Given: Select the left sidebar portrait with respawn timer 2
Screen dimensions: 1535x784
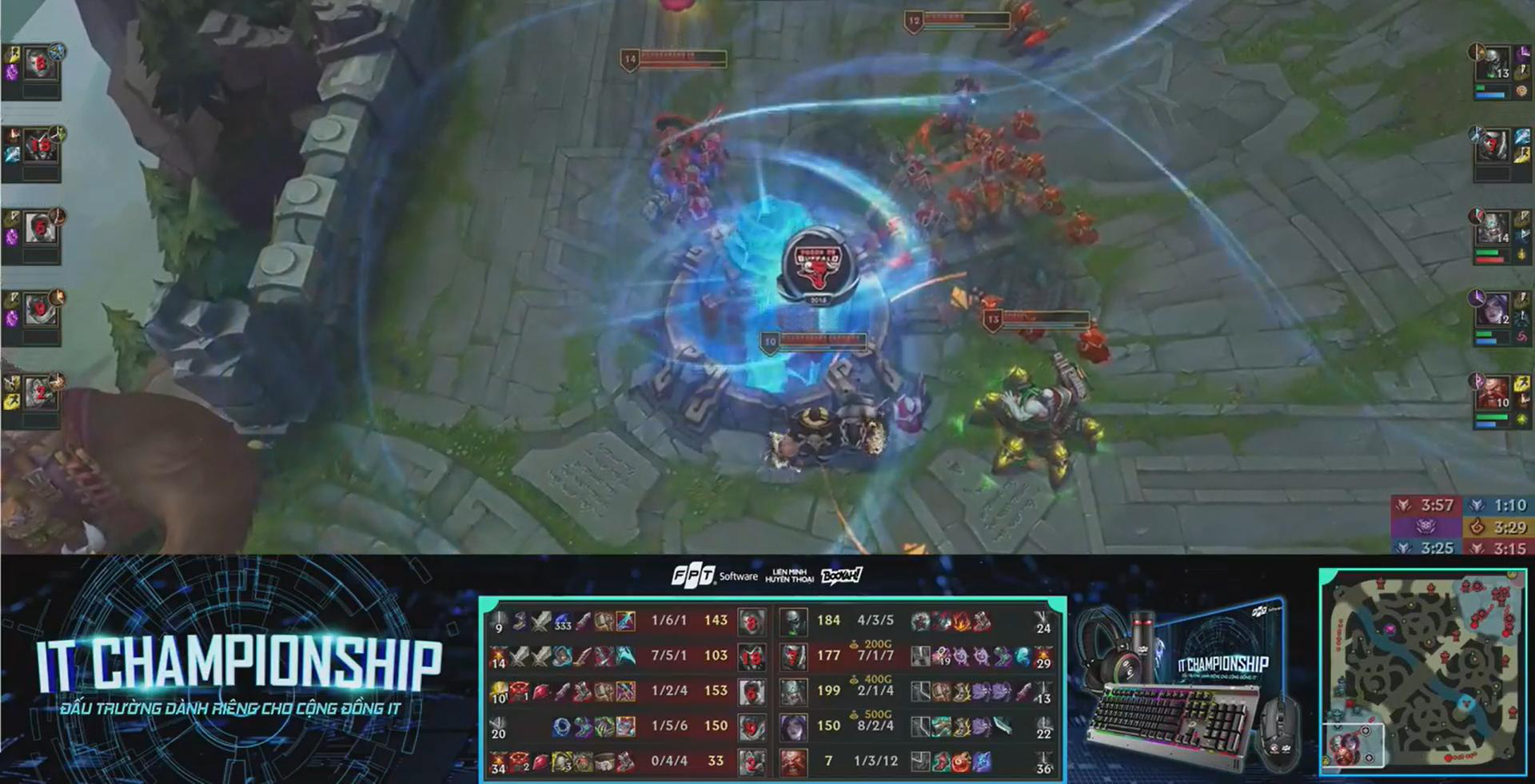Looking at the screenshot, I should 38,393.
